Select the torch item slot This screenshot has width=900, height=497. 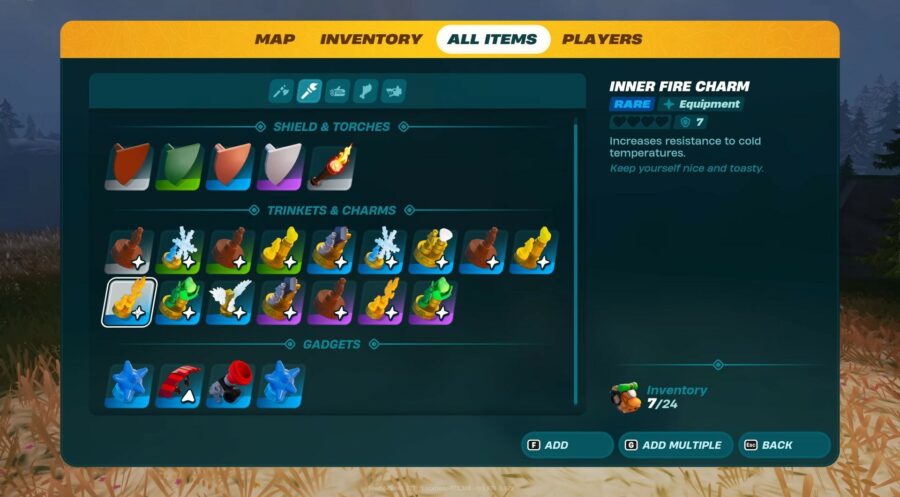coord(332,167)
